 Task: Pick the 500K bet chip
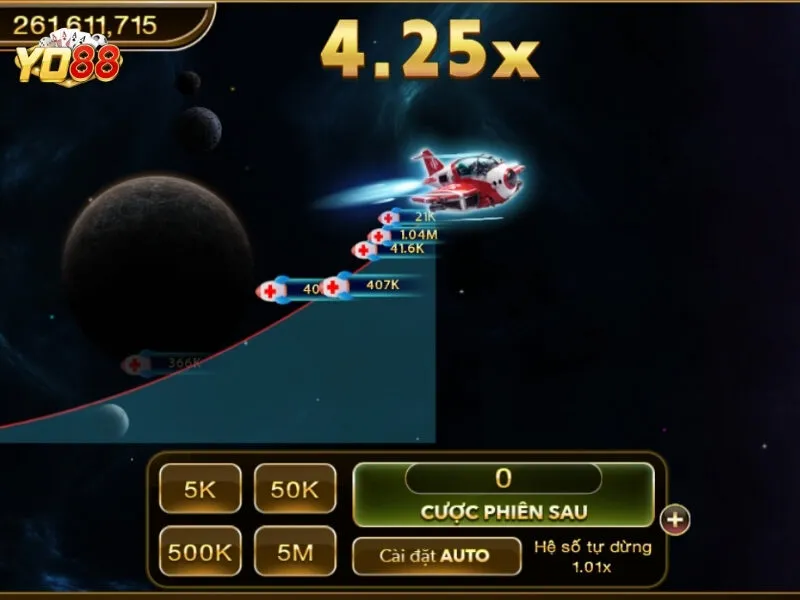200,551
